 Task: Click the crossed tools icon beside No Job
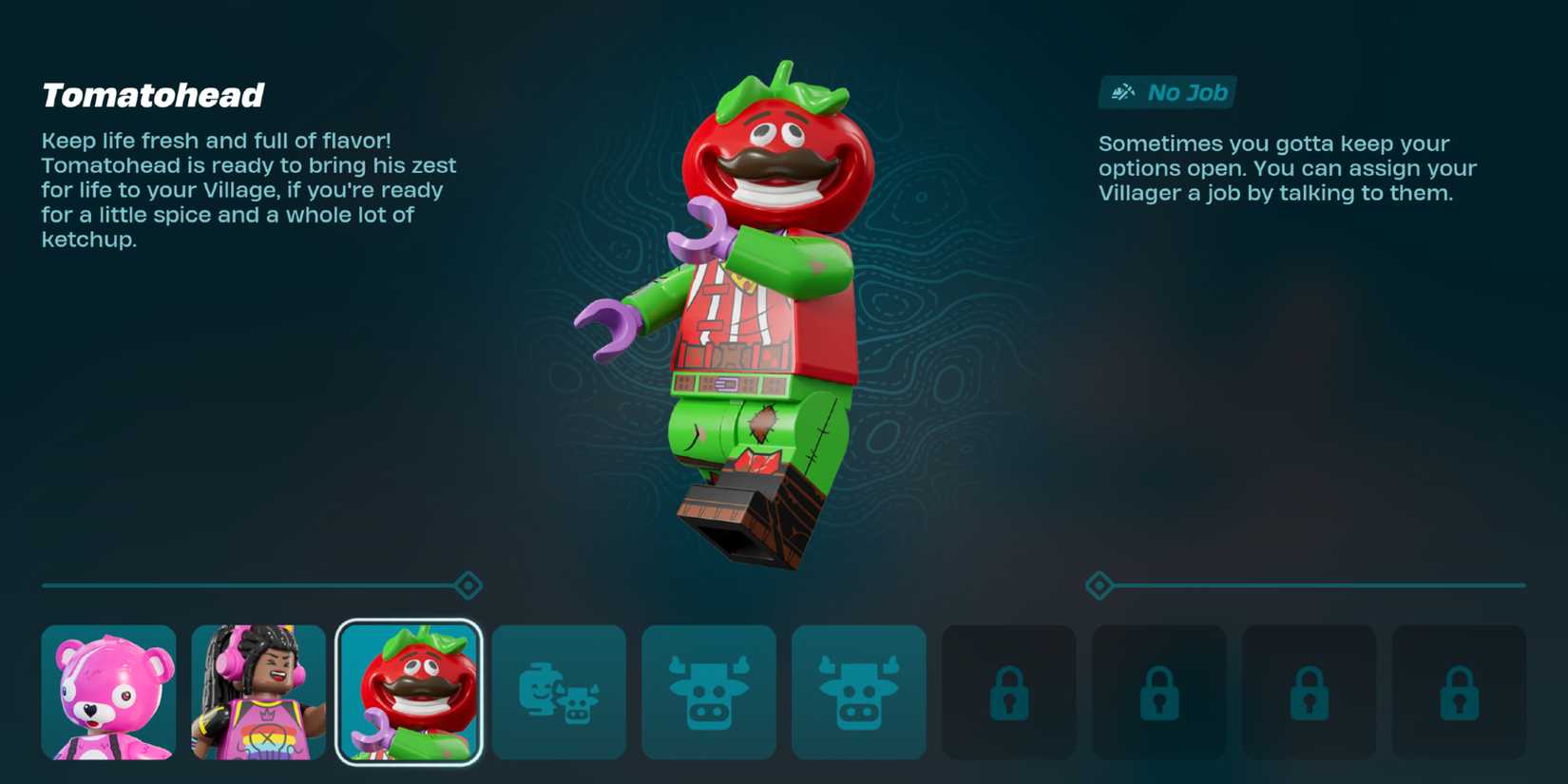coord(1122,92)
